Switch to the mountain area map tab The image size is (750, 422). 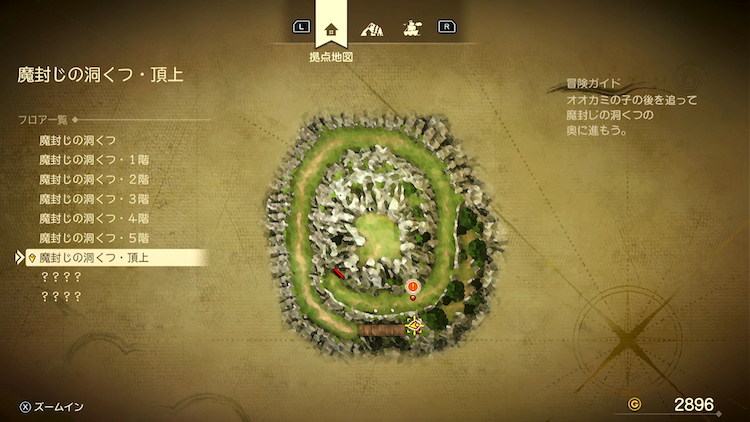(x=371, y=28)
